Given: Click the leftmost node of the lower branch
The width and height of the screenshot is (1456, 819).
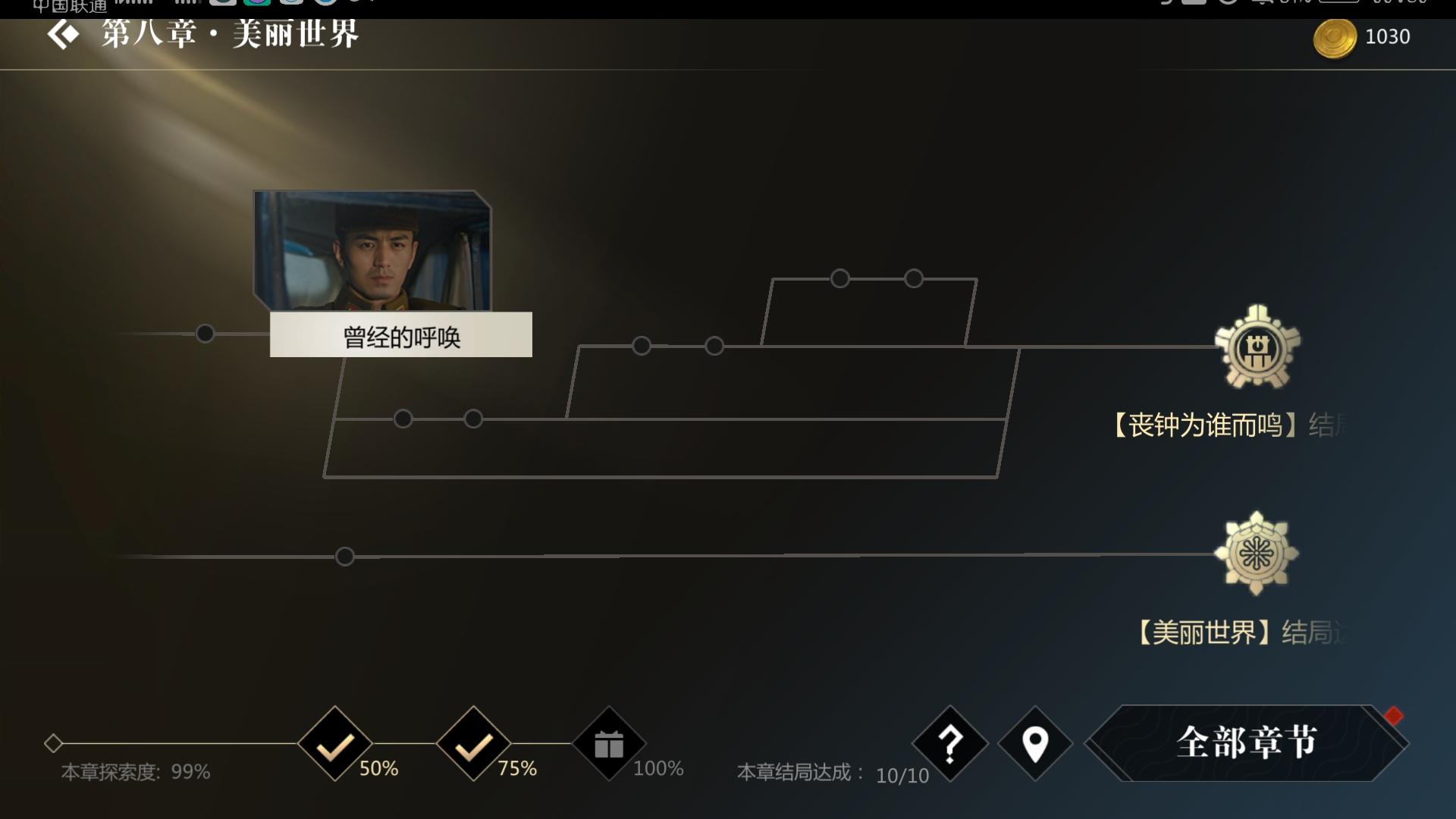Looking at the screenshot, I should click(x=402, y=417).
